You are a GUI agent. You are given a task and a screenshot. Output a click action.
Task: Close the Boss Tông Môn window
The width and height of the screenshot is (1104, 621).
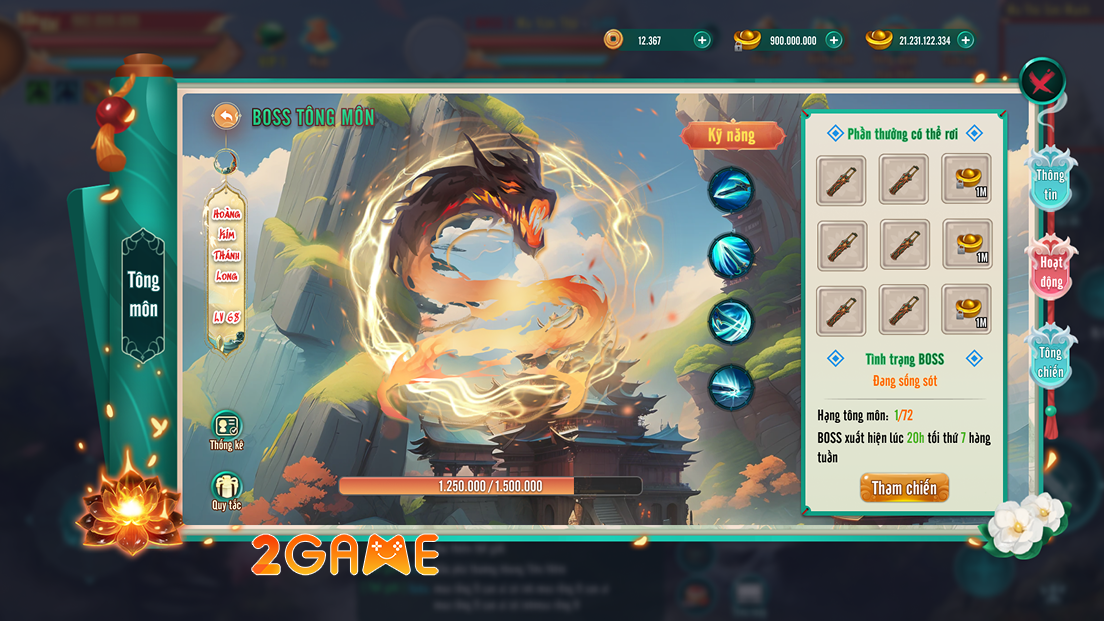tap(1042, 81)
